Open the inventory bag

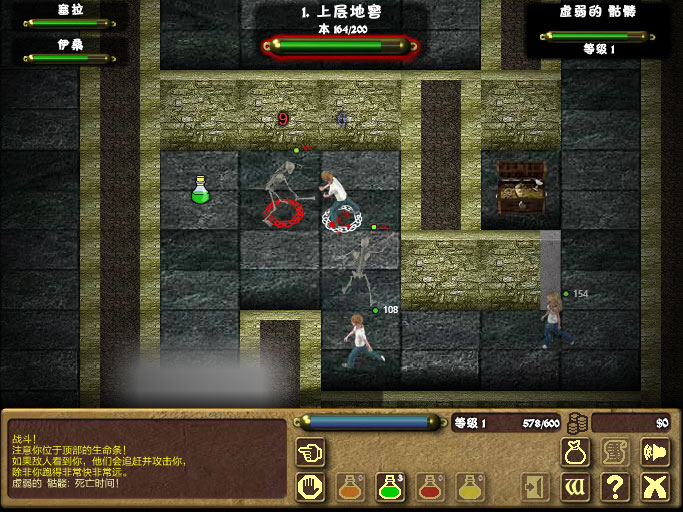pos(575,453)
